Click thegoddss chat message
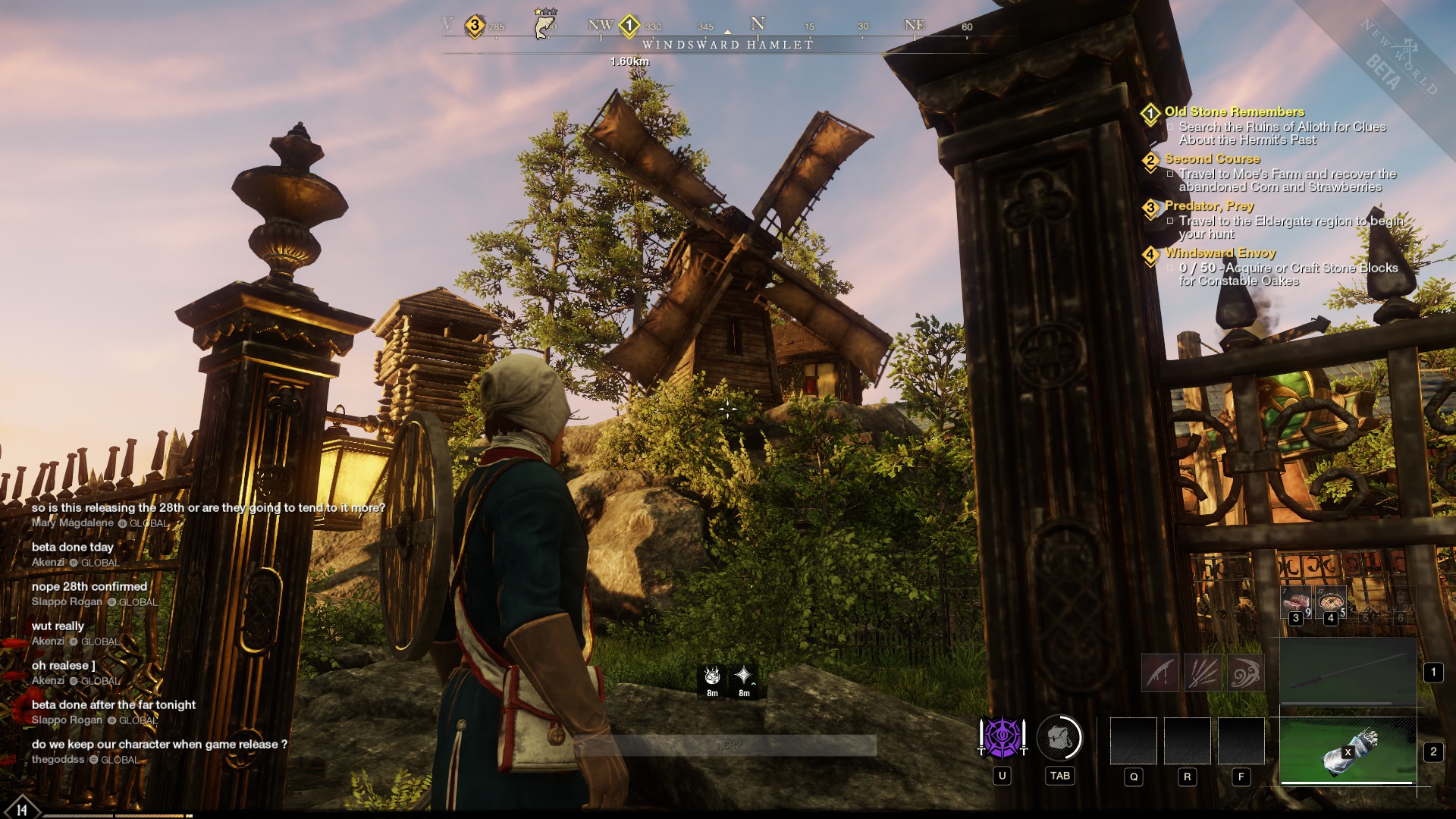Image resolution: width=1456 pixels, height=819 pixels. point(159,744)
